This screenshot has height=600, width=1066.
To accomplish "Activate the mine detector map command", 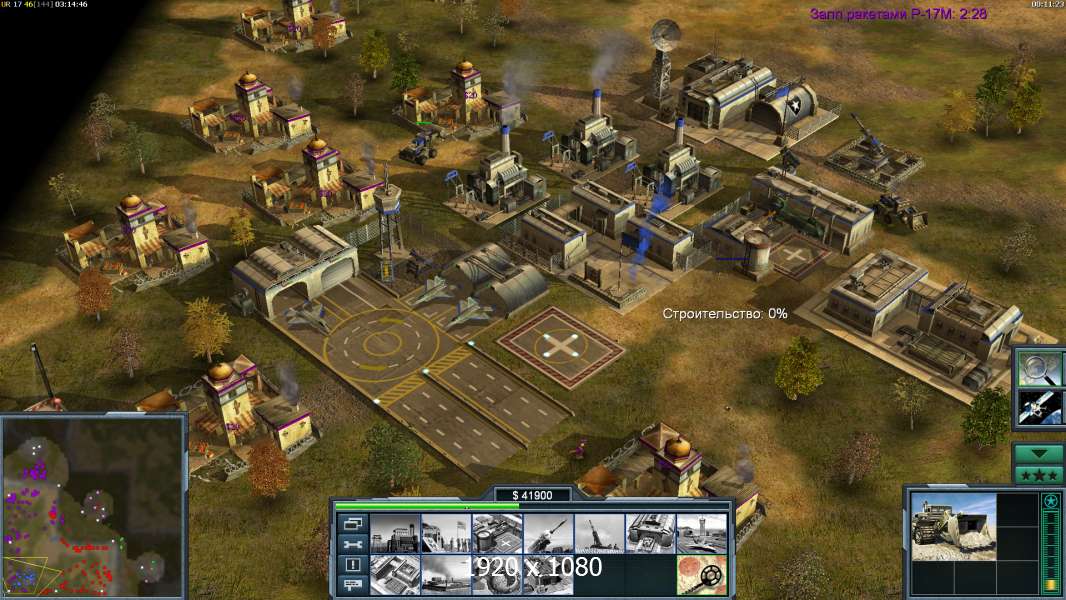I will [x=700, y=574].
